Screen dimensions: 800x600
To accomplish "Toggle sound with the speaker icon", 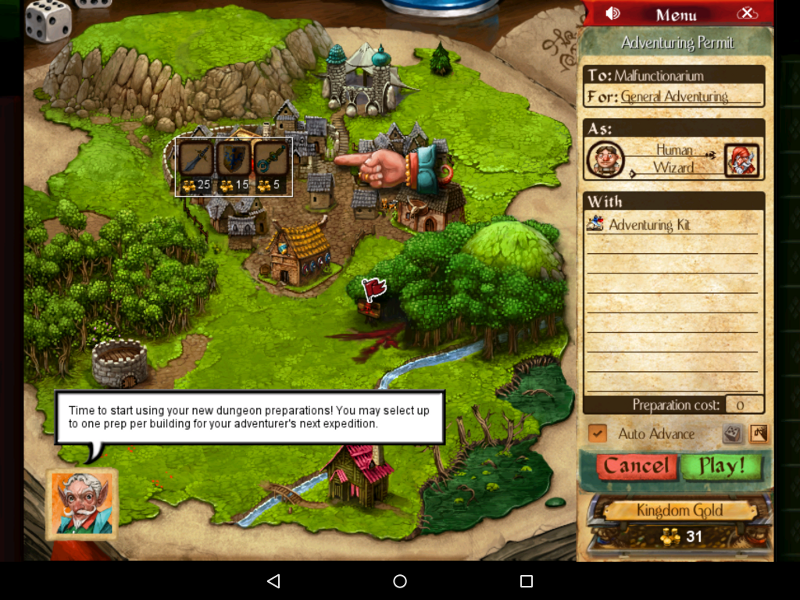I will 613,13.
